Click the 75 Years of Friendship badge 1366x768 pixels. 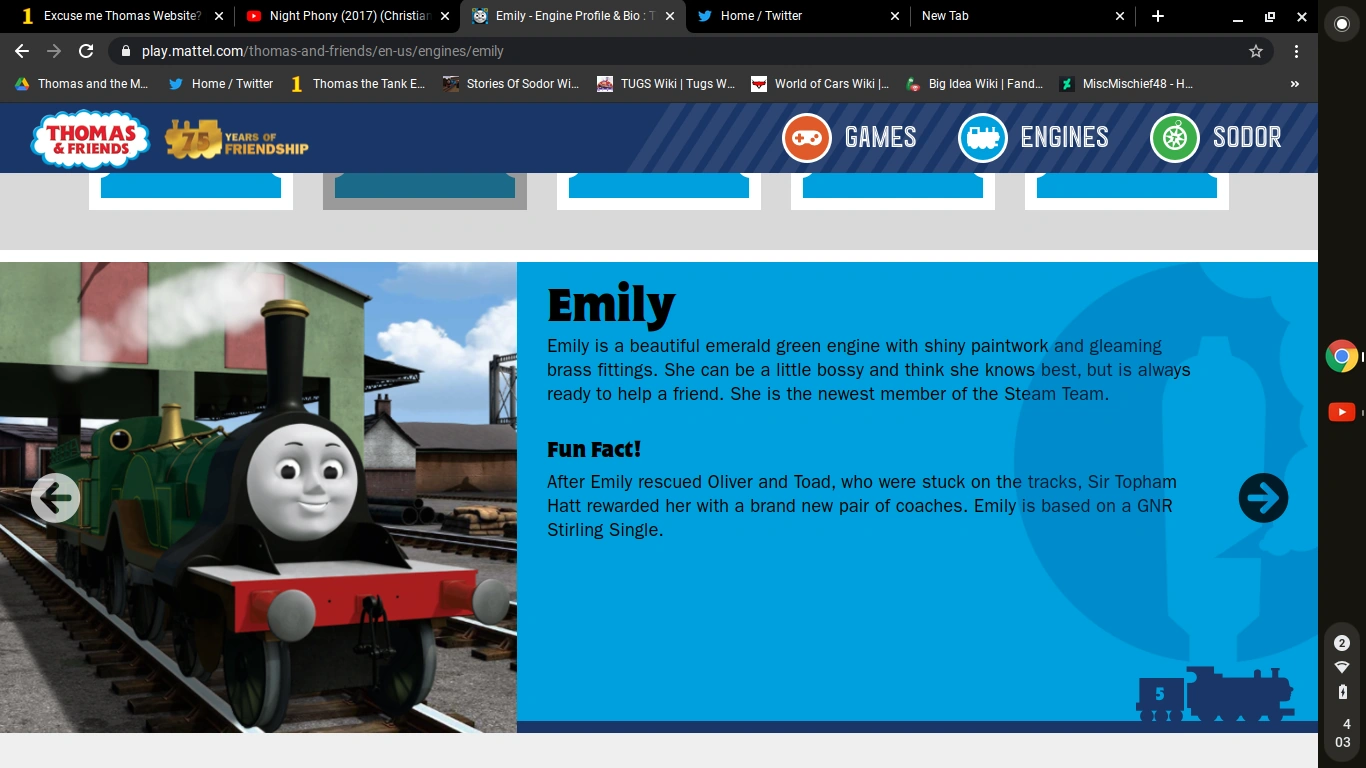(237, 140)
